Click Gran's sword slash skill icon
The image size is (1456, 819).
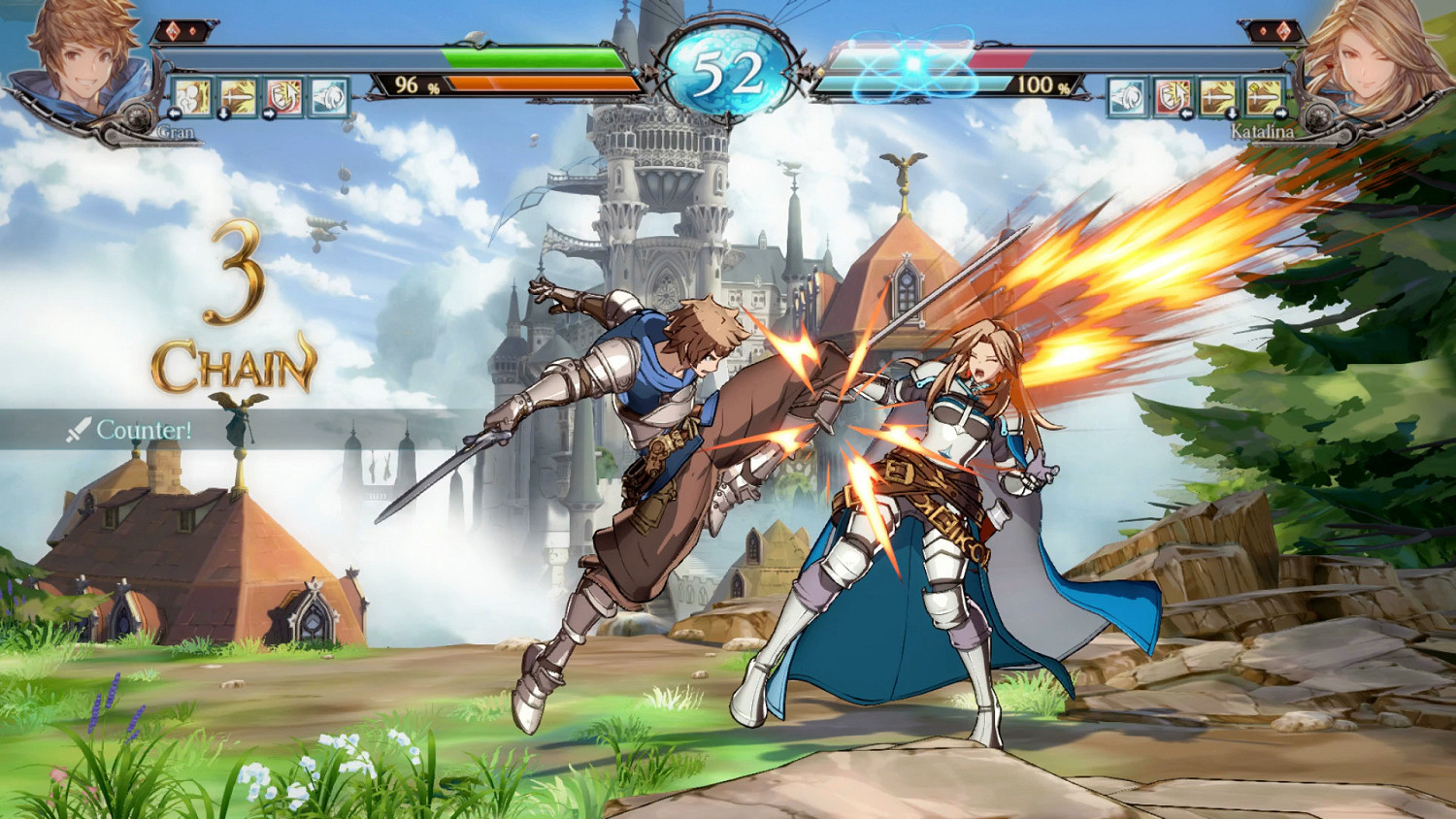239,96
